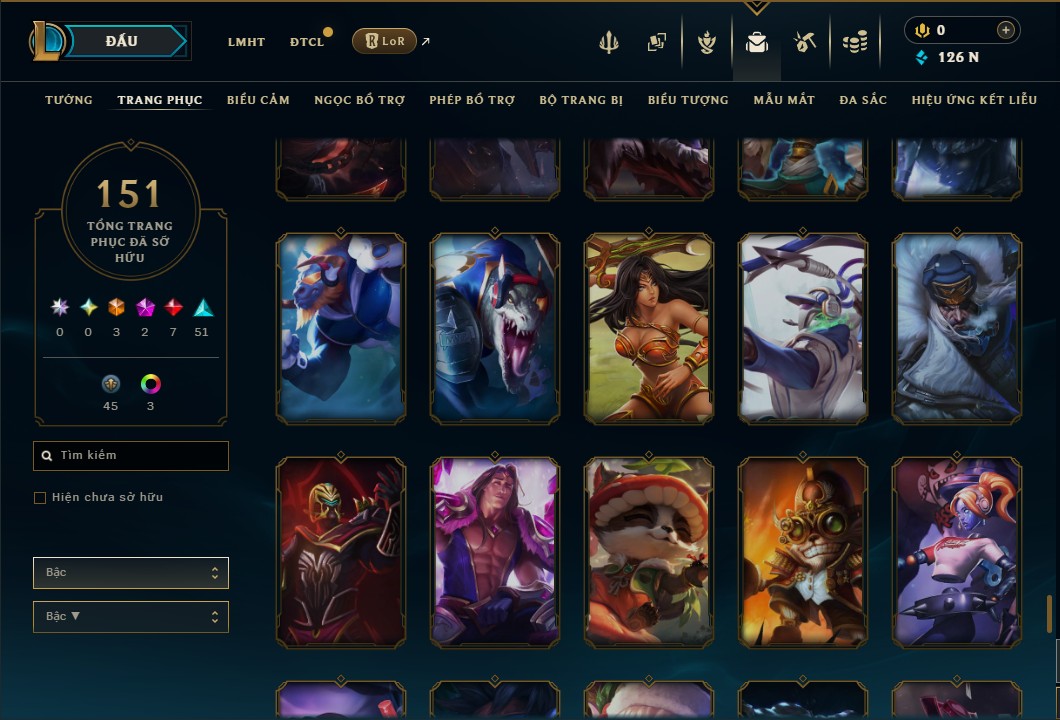Choose the wolf-hood Warwick skin card

coord(495,328)
